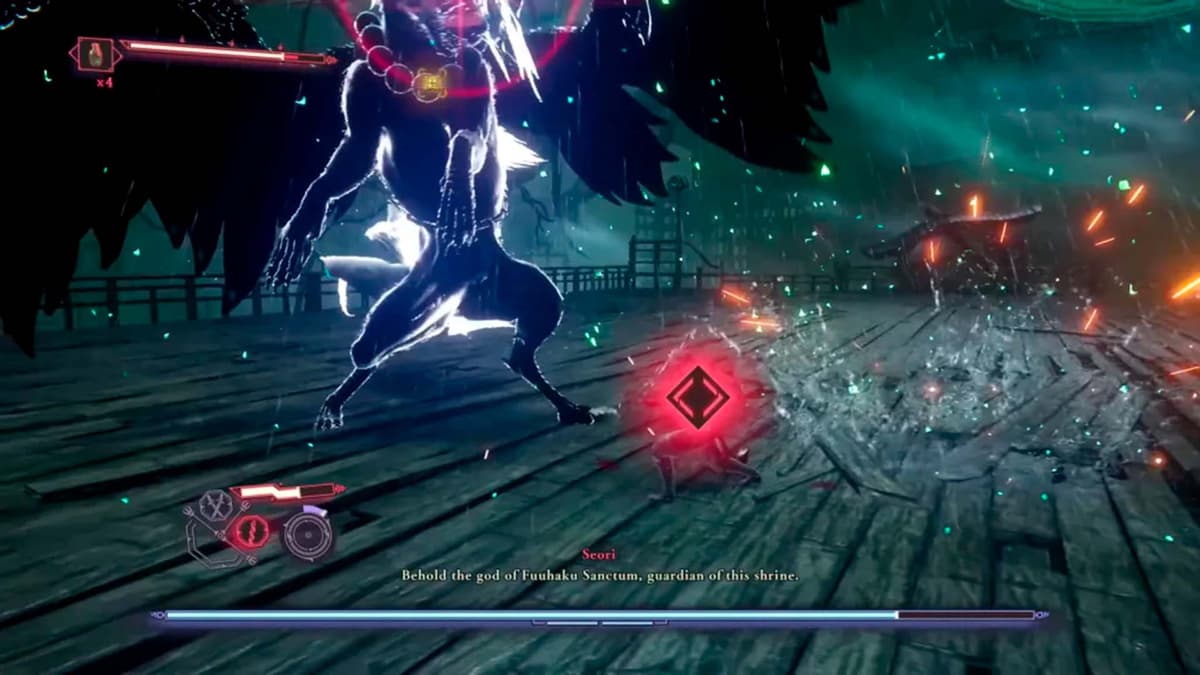Use the healing gourd item slot
1200x675 pixels.
pyautogui.click(x=96, y=54)
